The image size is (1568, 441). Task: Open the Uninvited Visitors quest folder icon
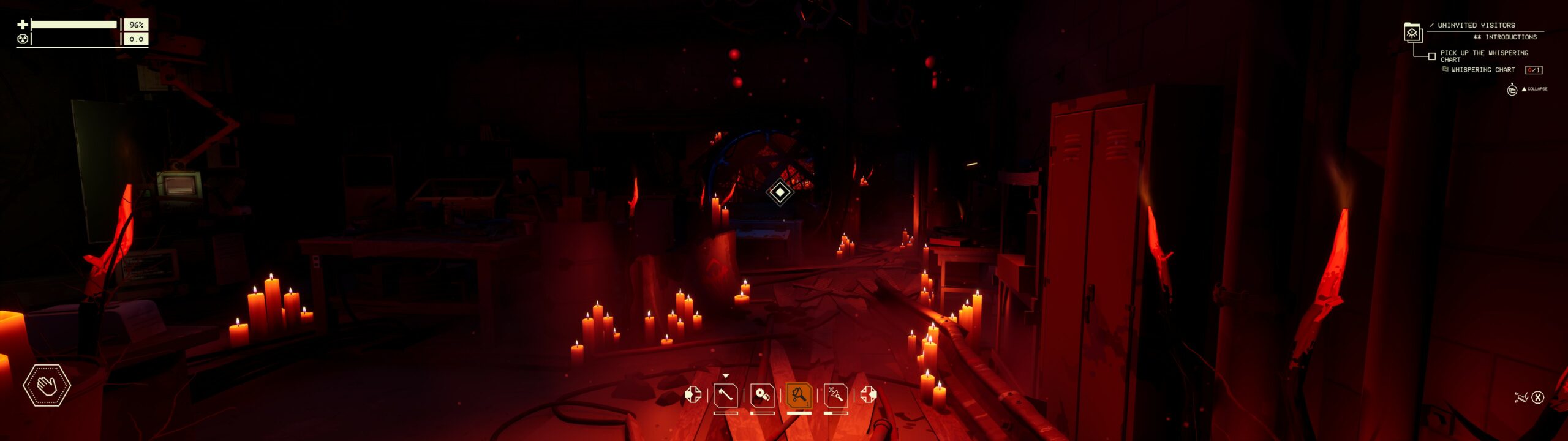pyautogui.click(x=1412, y=32)
